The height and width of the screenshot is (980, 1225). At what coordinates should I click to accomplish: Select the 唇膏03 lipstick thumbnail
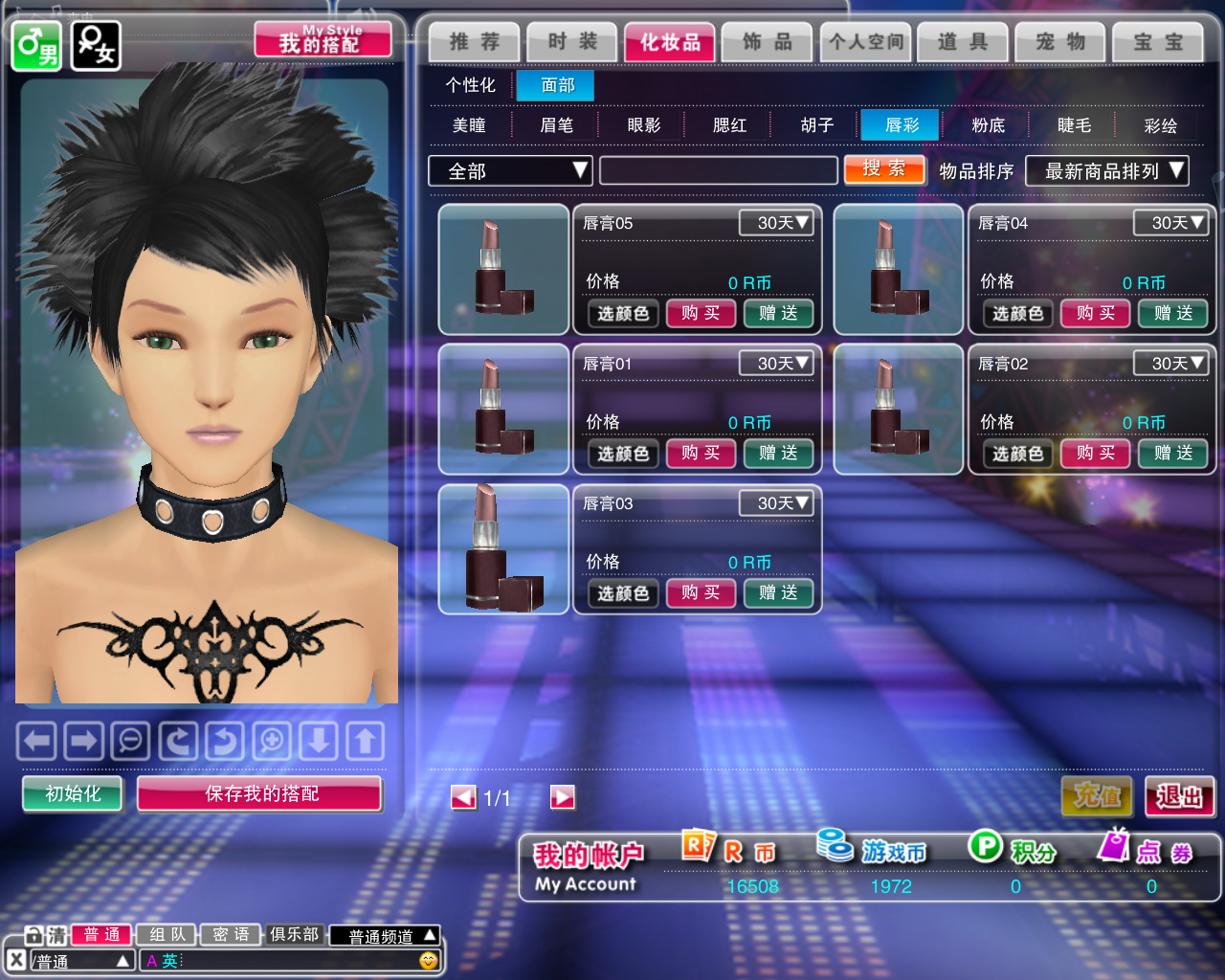click(503, 549)
